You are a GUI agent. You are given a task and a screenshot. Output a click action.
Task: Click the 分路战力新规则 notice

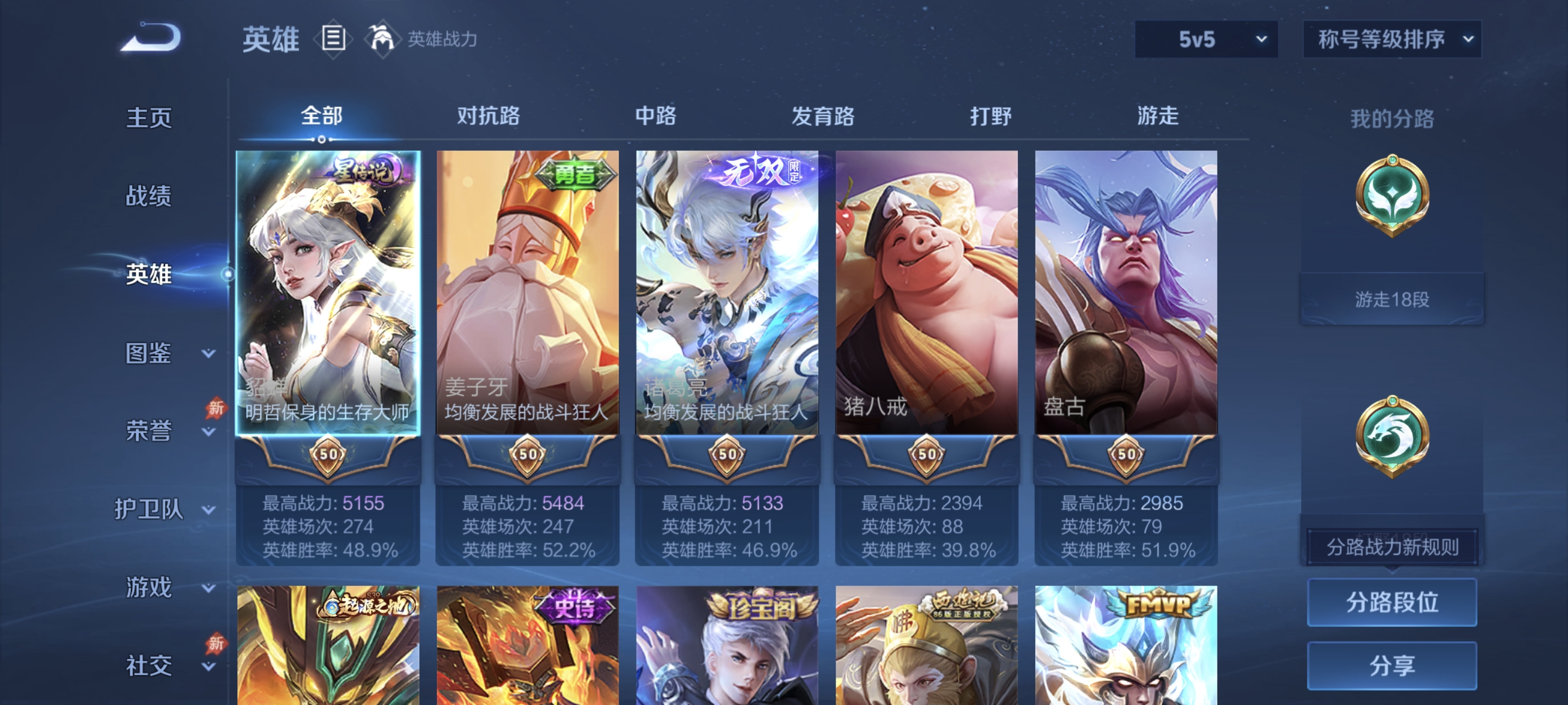(x=1394, y=547)
